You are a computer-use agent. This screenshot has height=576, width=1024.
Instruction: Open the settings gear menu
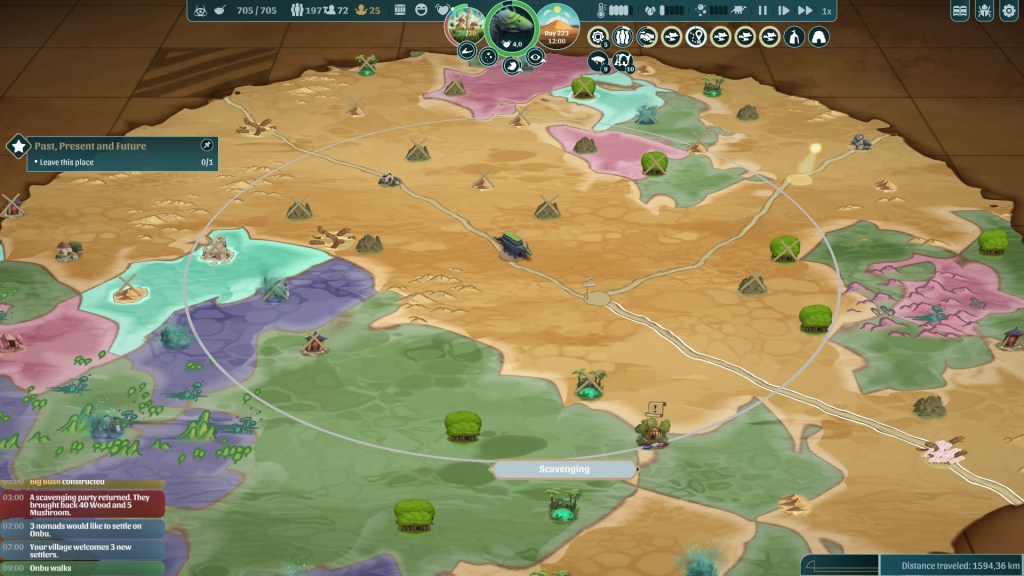tap(1012, 11)
